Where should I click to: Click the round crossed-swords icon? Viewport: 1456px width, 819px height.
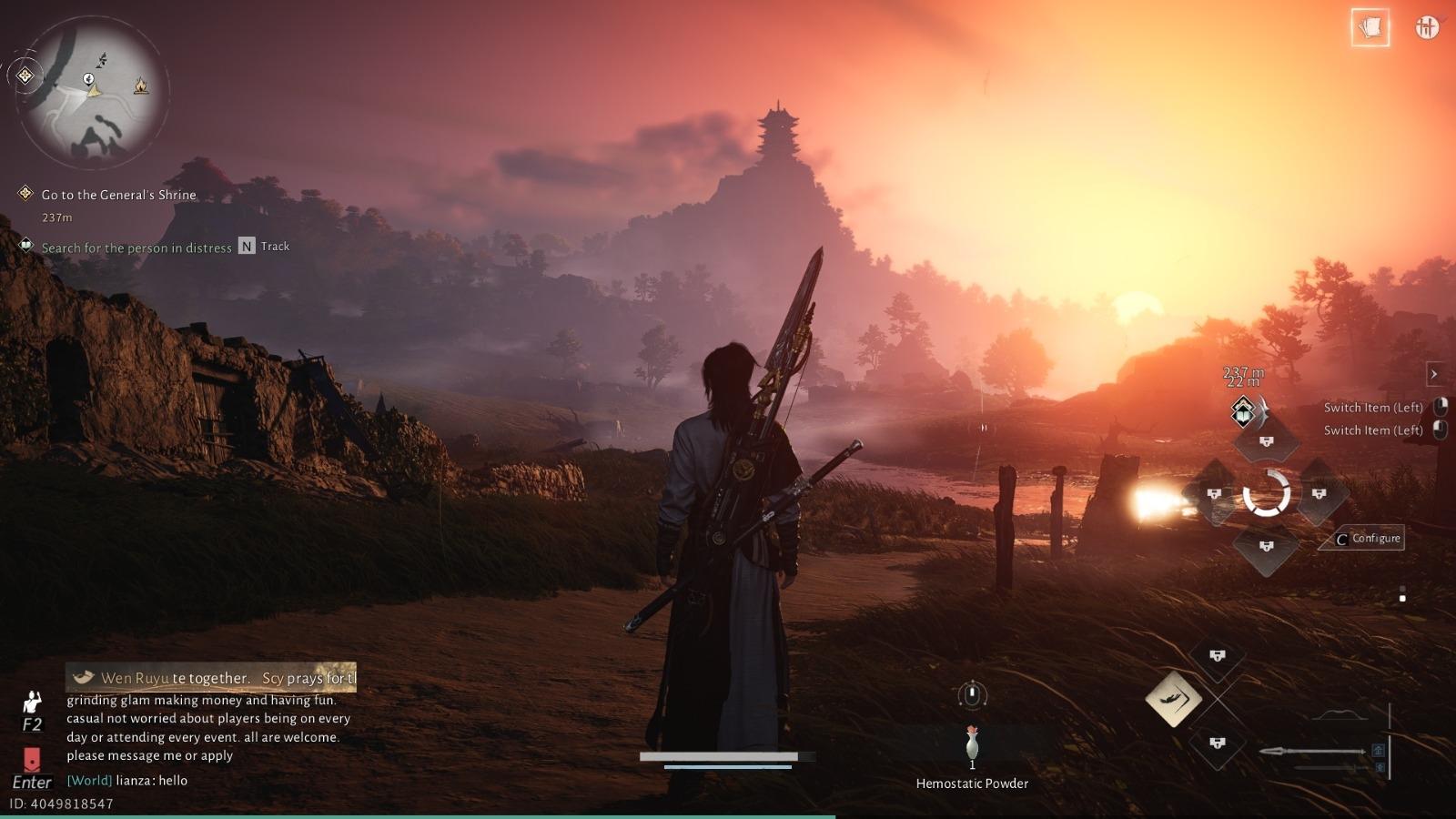1427,28
